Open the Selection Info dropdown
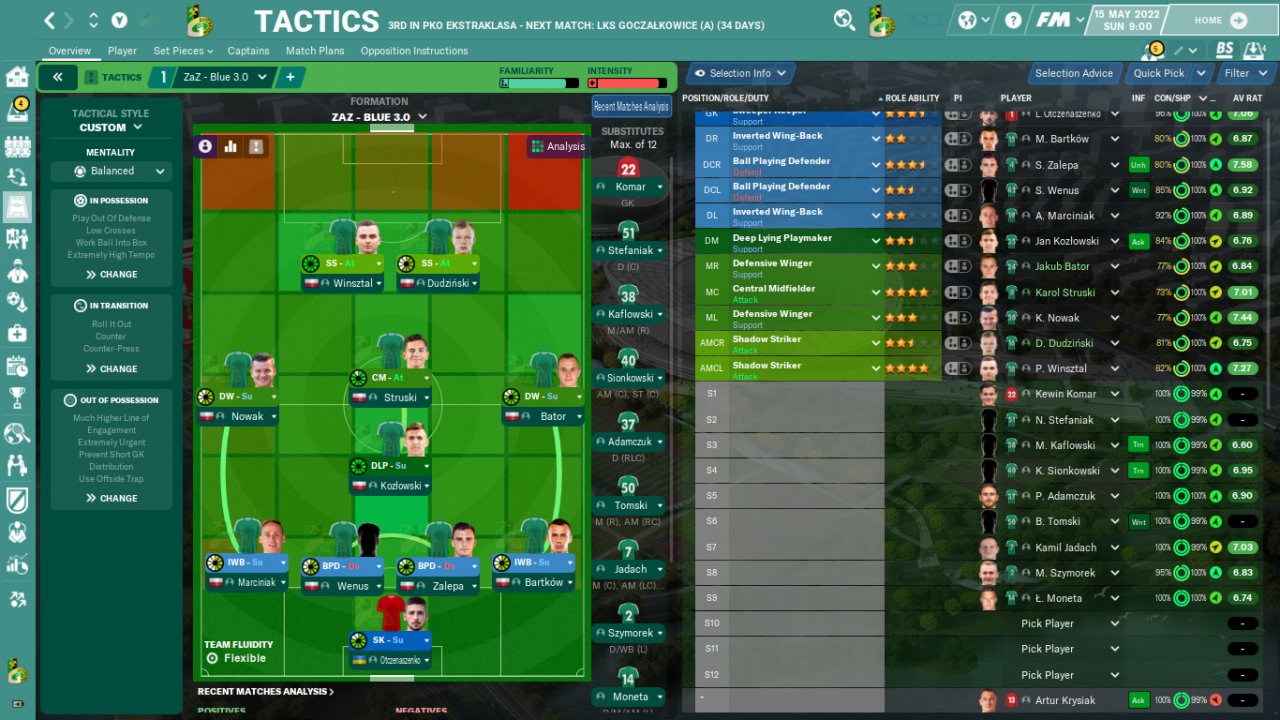The image size is (1280, 720). pos(741,73)
